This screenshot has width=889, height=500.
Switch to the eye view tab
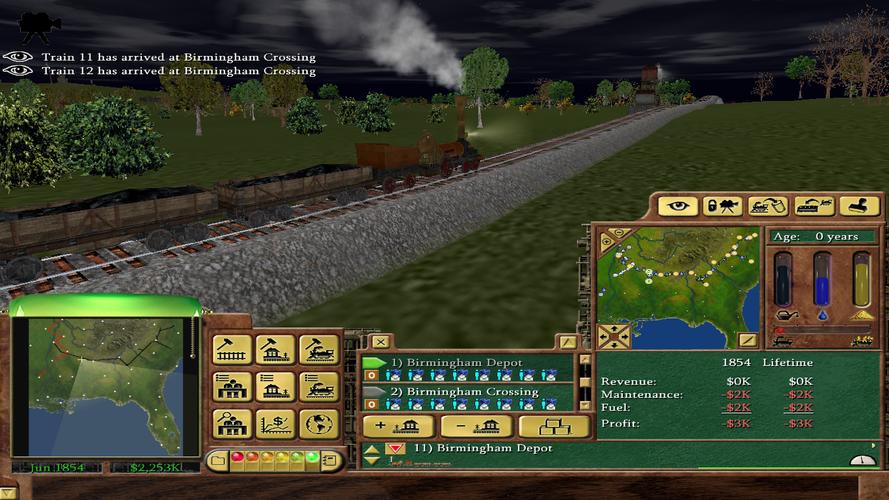(677, 206)
